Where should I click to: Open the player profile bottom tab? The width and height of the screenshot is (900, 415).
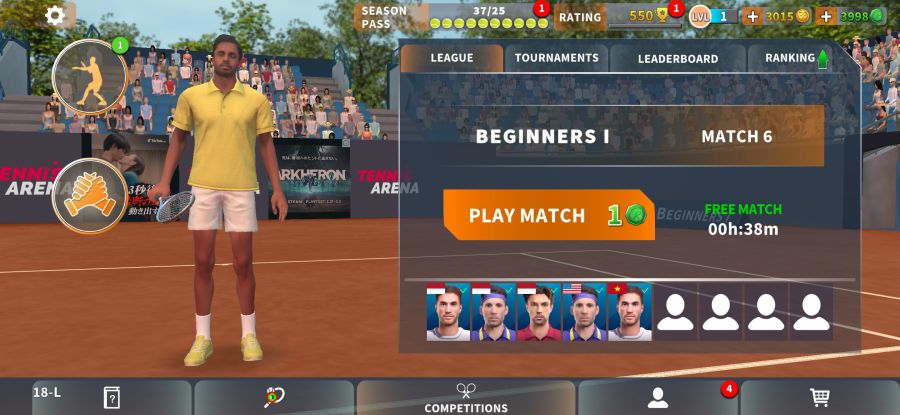(x=657, y=398)
